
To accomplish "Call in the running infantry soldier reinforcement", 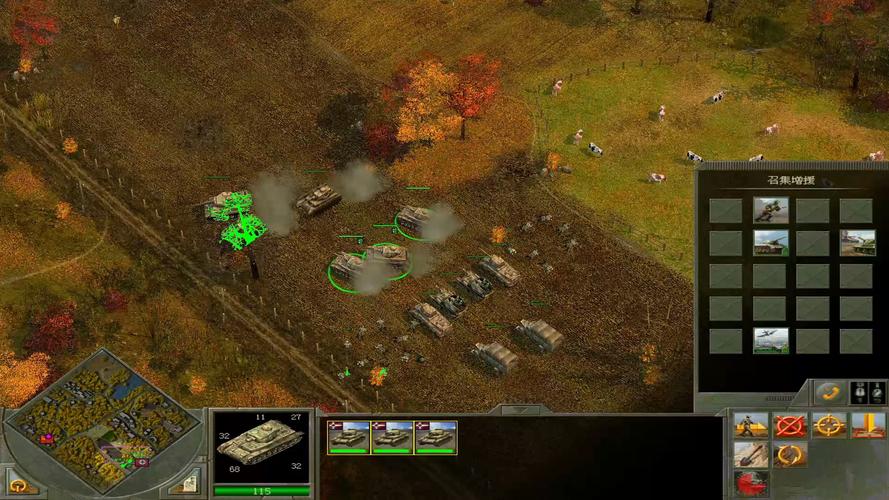I will point(770,210).
